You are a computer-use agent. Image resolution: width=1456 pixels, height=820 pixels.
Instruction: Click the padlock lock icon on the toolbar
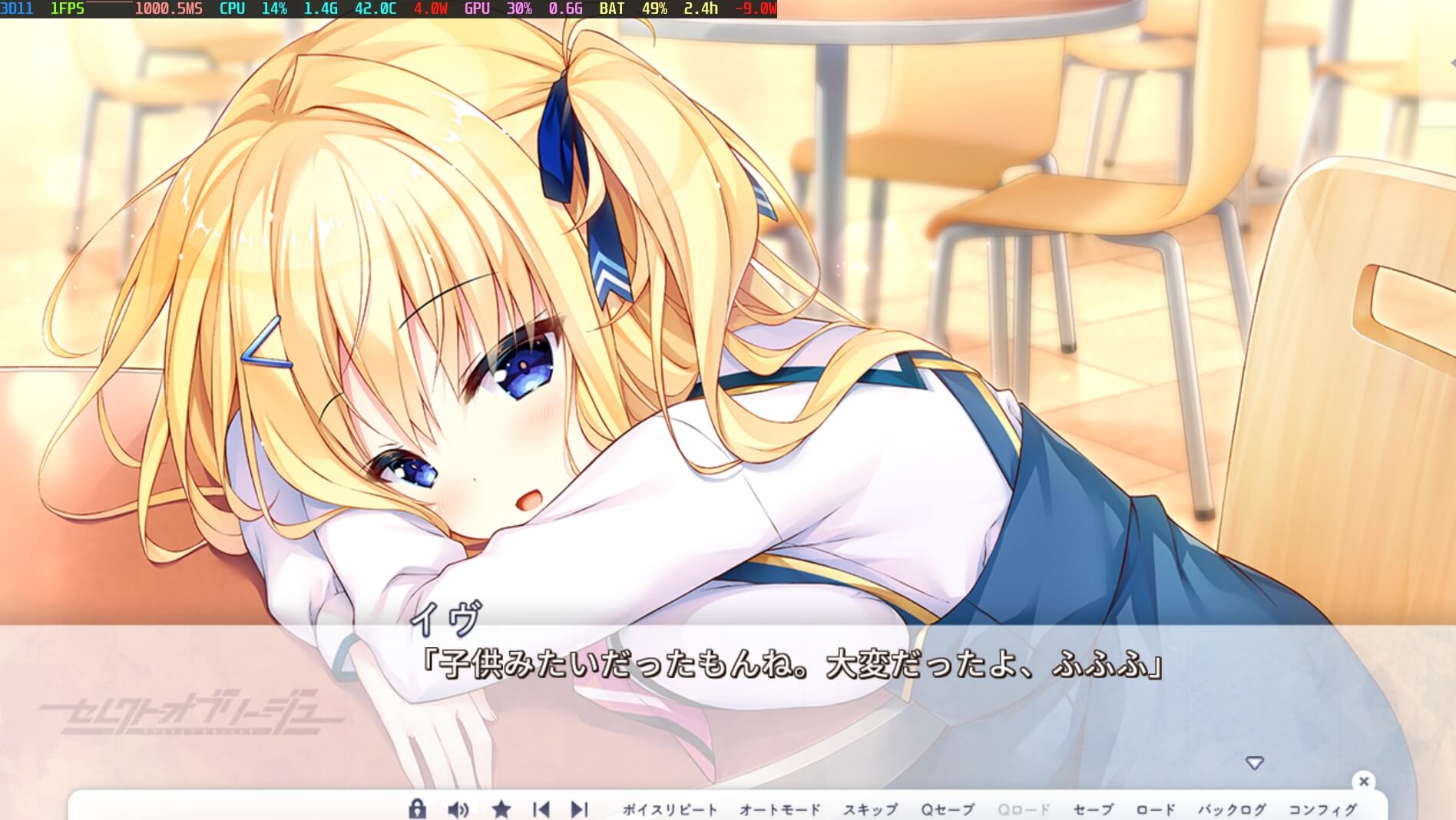point(418,807)
